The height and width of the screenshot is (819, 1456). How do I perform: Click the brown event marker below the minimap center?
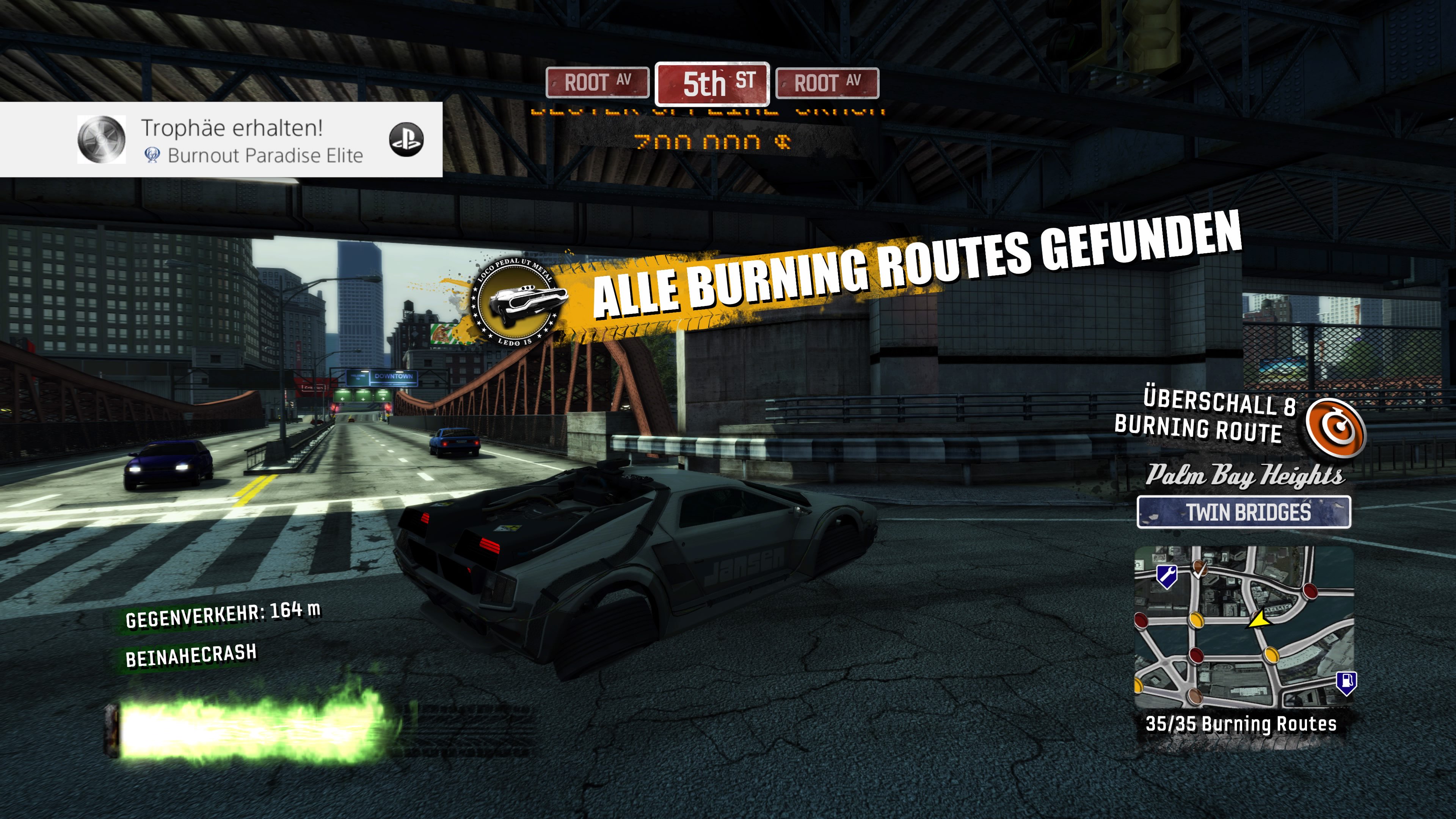click(x=1196, y=697)
